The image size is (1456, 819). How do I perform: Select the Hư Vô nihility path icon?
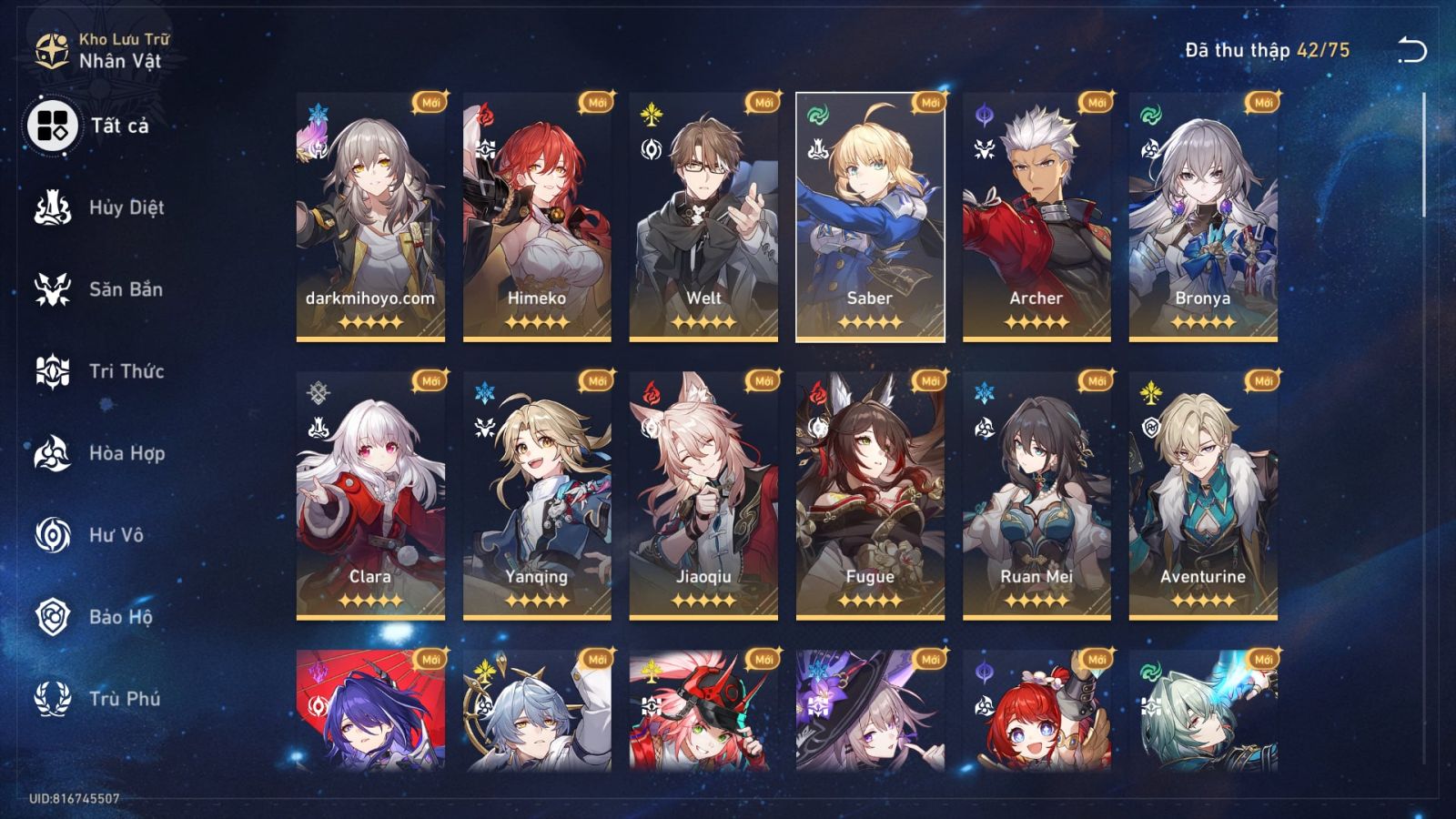[x=55, y=536]
